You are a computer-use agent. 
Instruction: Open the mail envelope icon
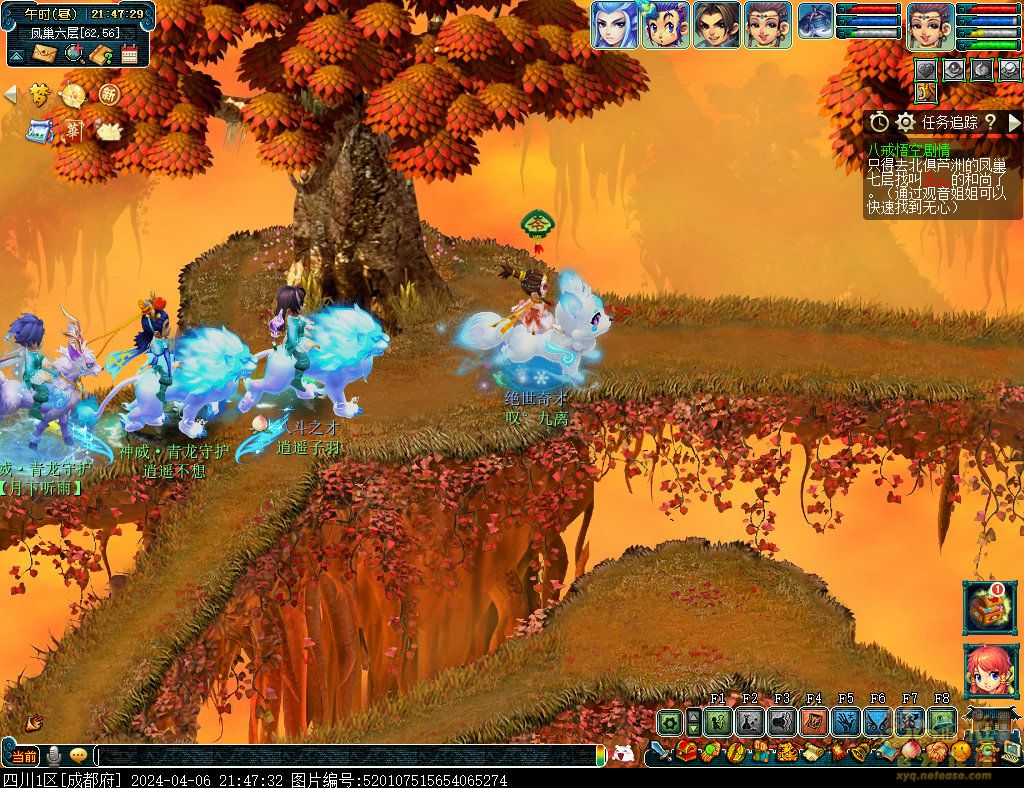point(45,53)
